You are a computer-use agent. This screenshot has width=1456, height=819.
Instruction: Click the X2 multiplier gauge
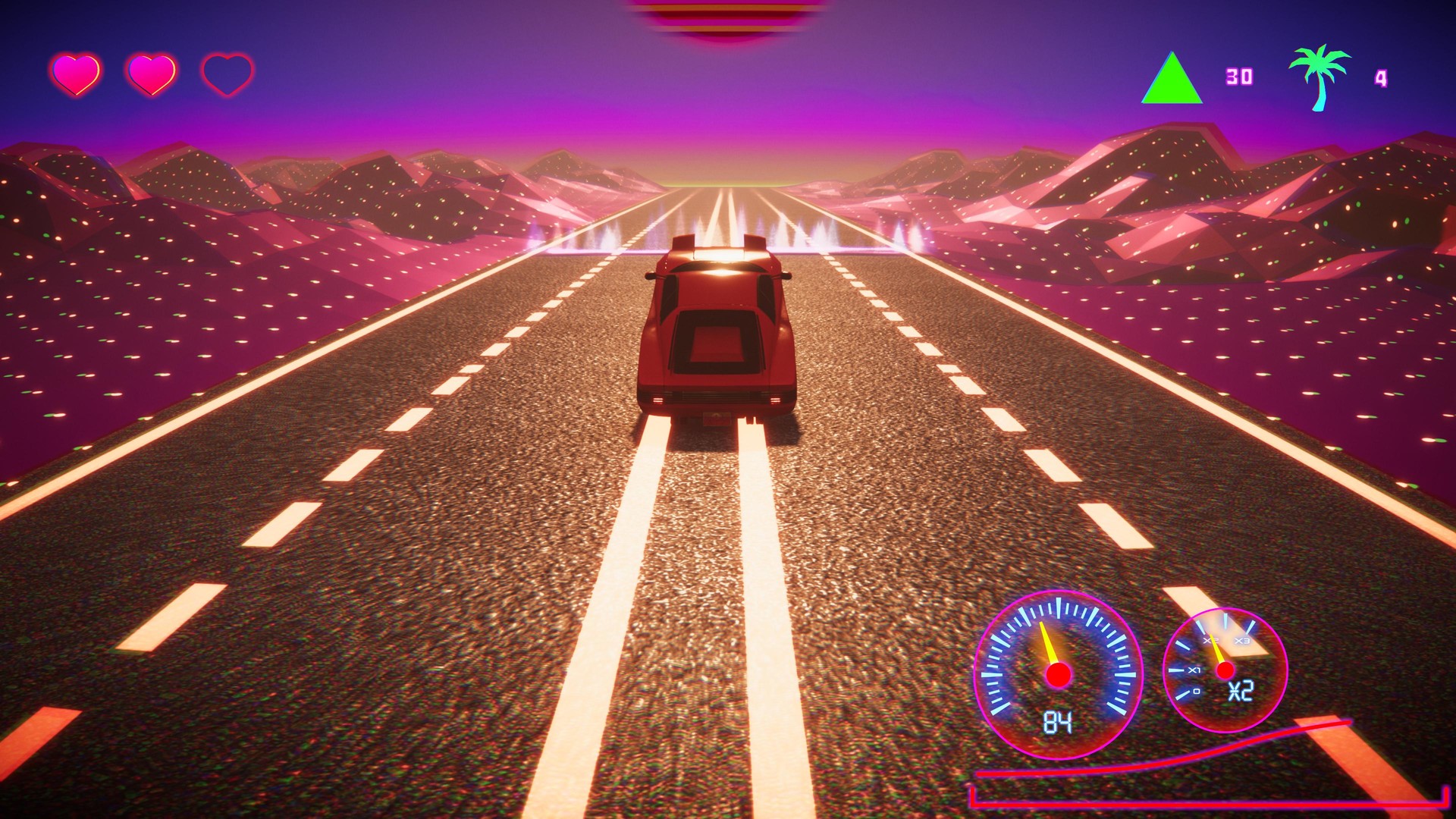tap(1226, 670)
